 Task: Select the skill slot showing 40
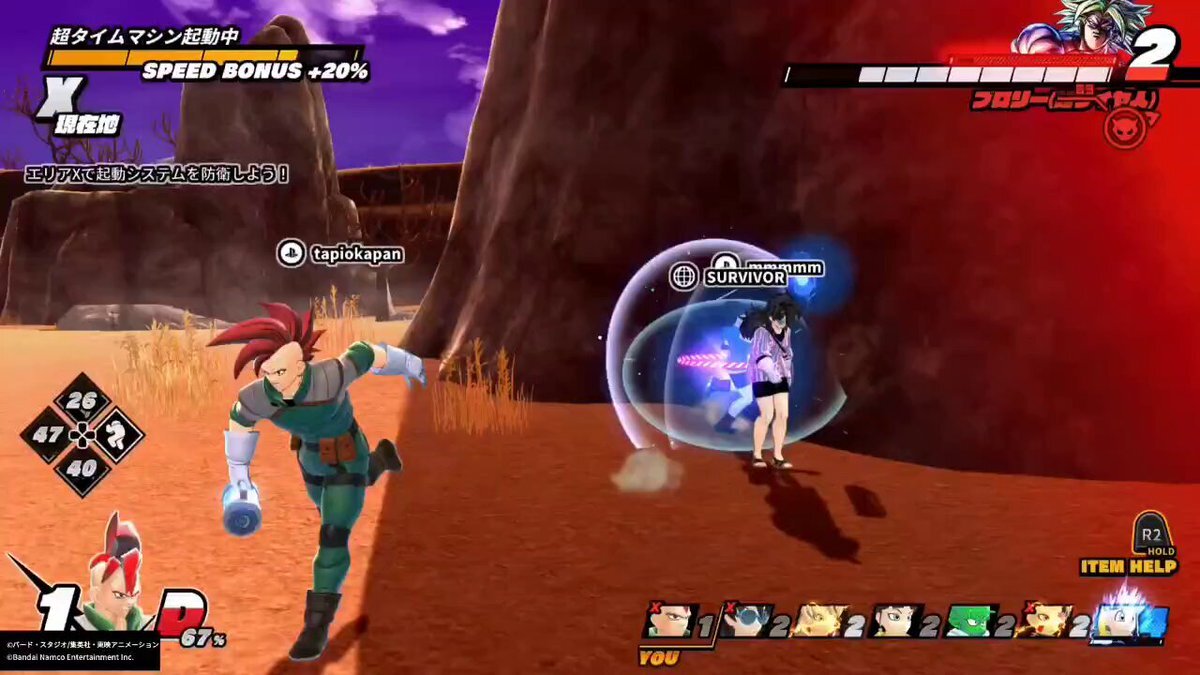click(82, 467)
